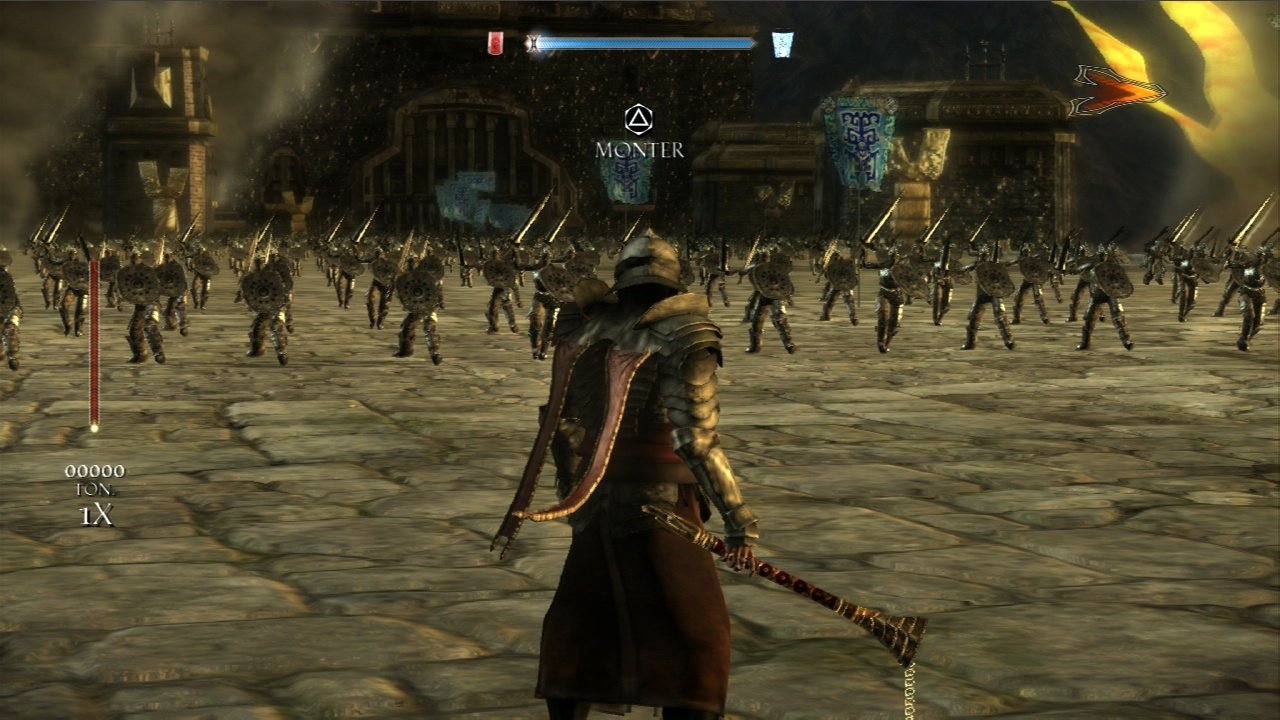Select the red objective direction arrow
Viewport: 1280px width, 720px height.
pyautogui.click(x=1118, y=91)
